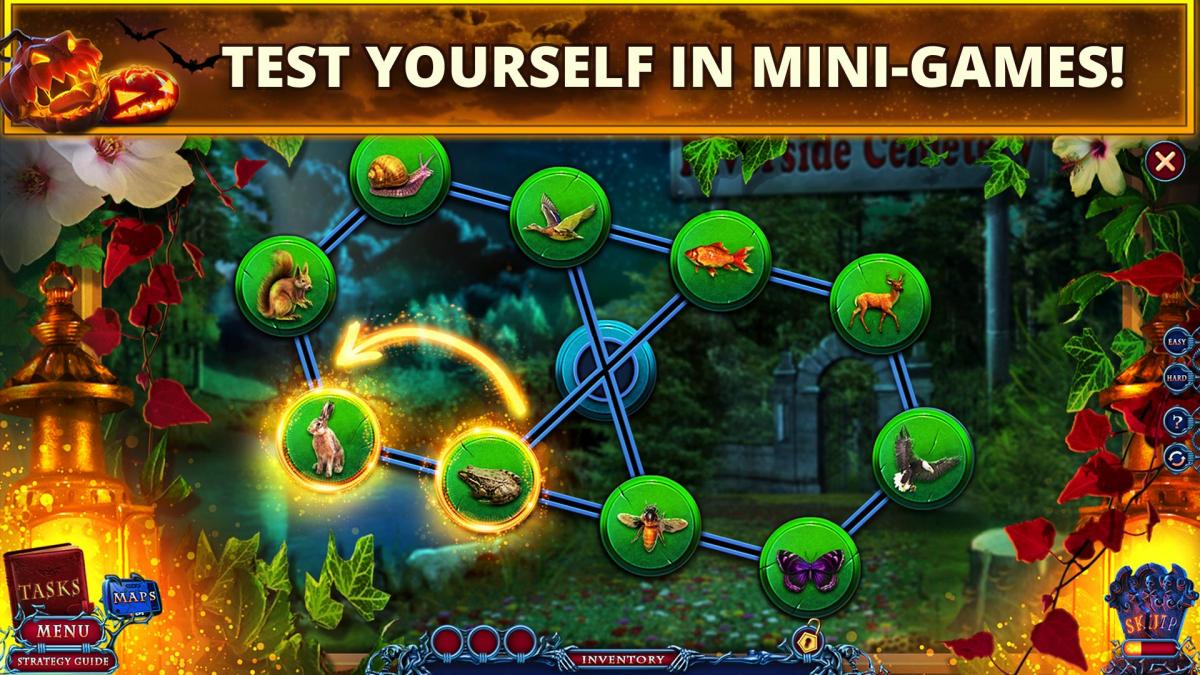The image size is (1200, 675).
Task: Choose the flying duck token
Action: click(x=559, y=216)
